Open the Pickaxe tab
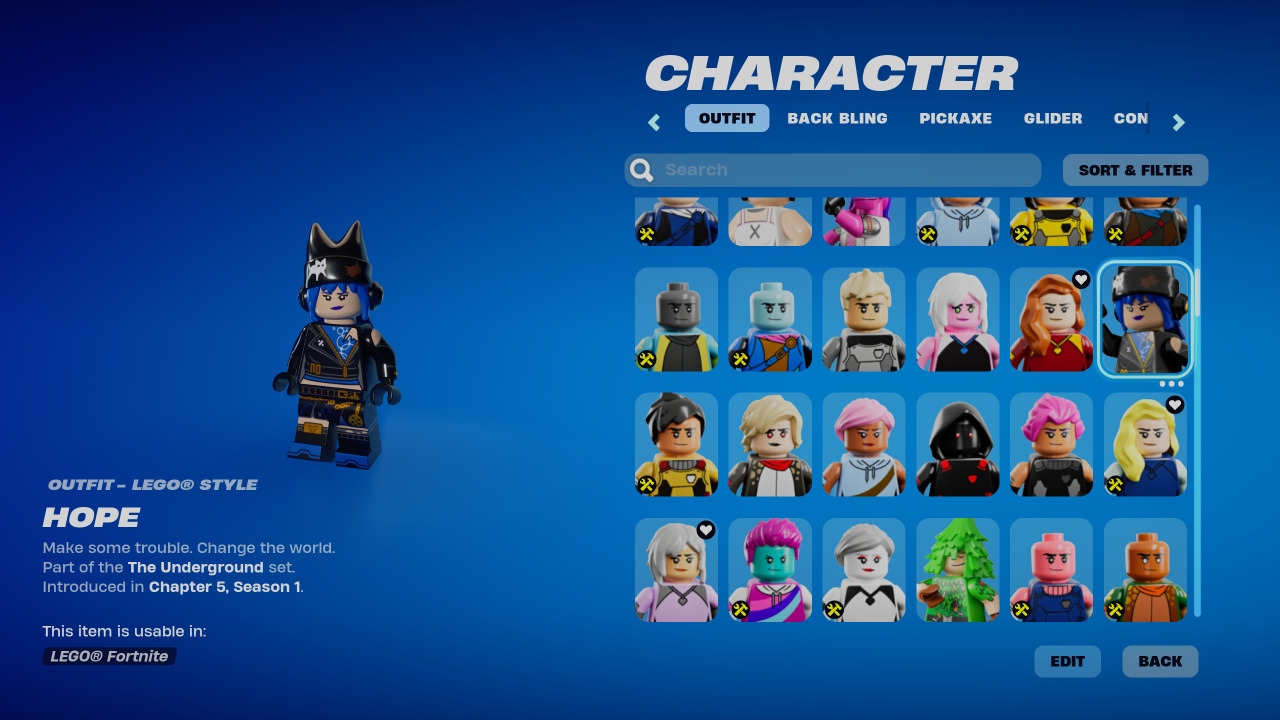Viewport: 1280px width, 720px height. tap(956, 118)
